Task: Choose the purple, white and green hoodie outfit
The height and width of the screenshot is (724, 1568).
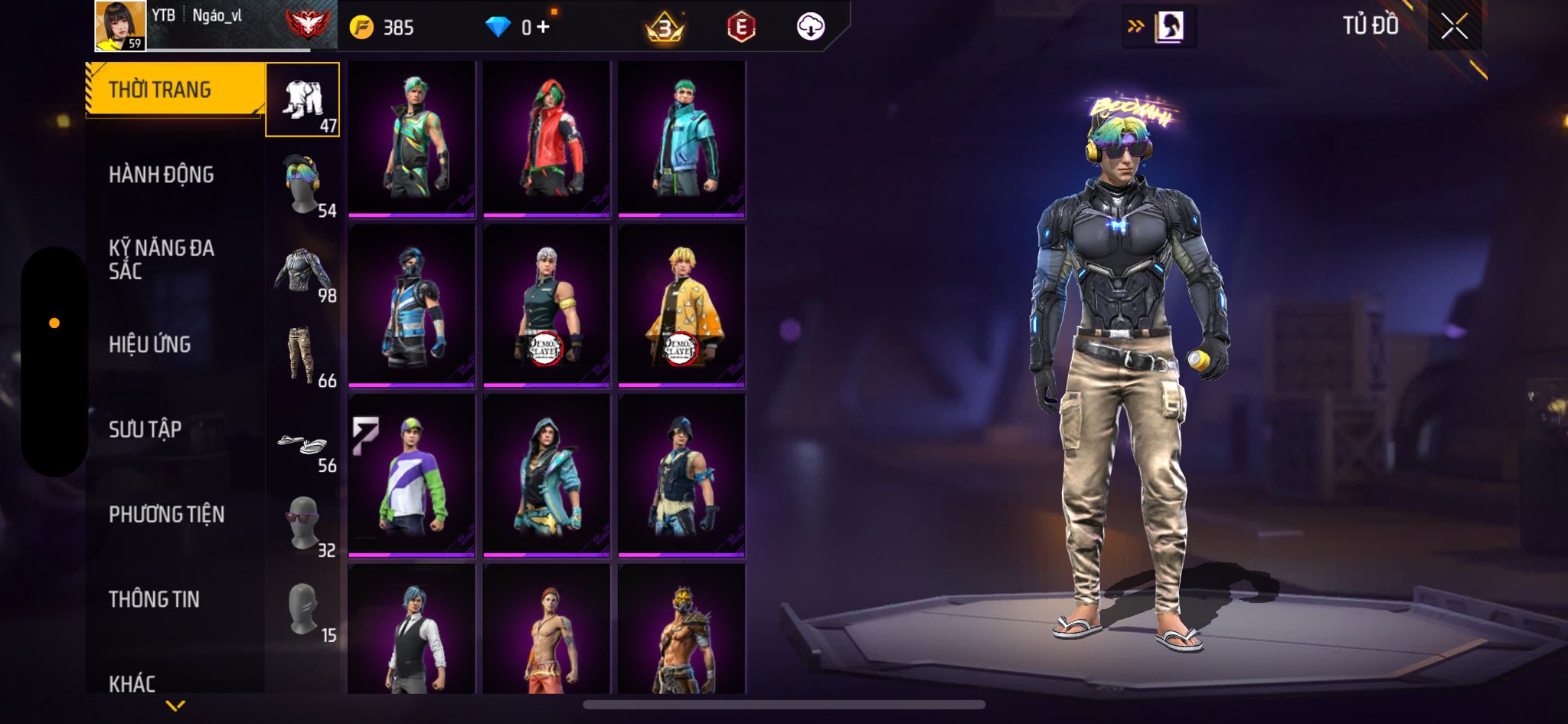Action: click(x=412, y=475)
